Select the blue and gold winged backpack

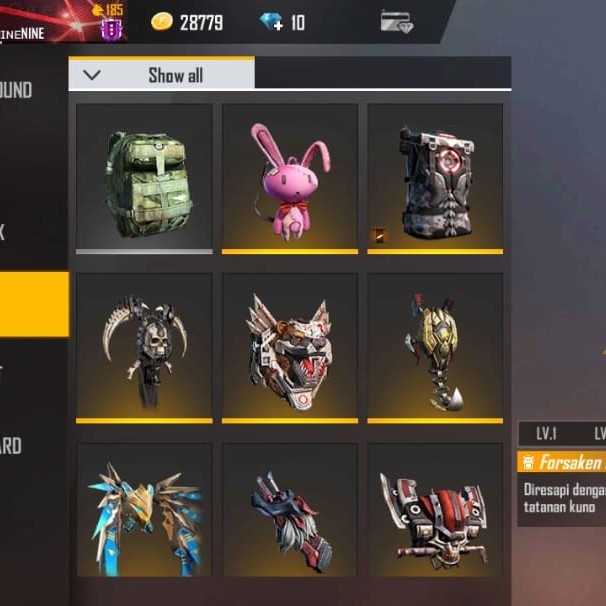[x=145, y=512]
